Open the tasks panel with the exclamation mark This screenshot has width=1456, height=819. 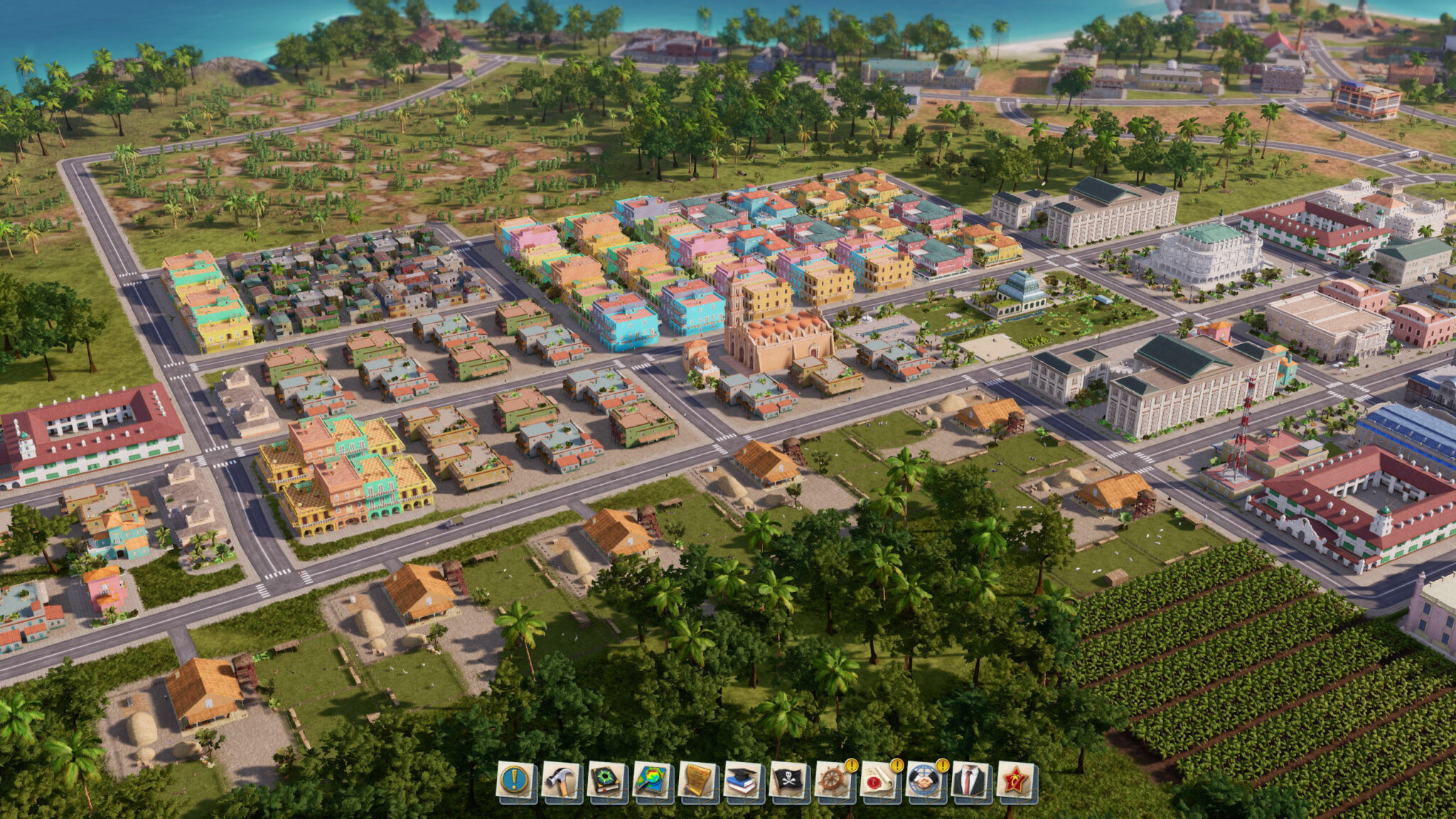click(x=516, y=781)
